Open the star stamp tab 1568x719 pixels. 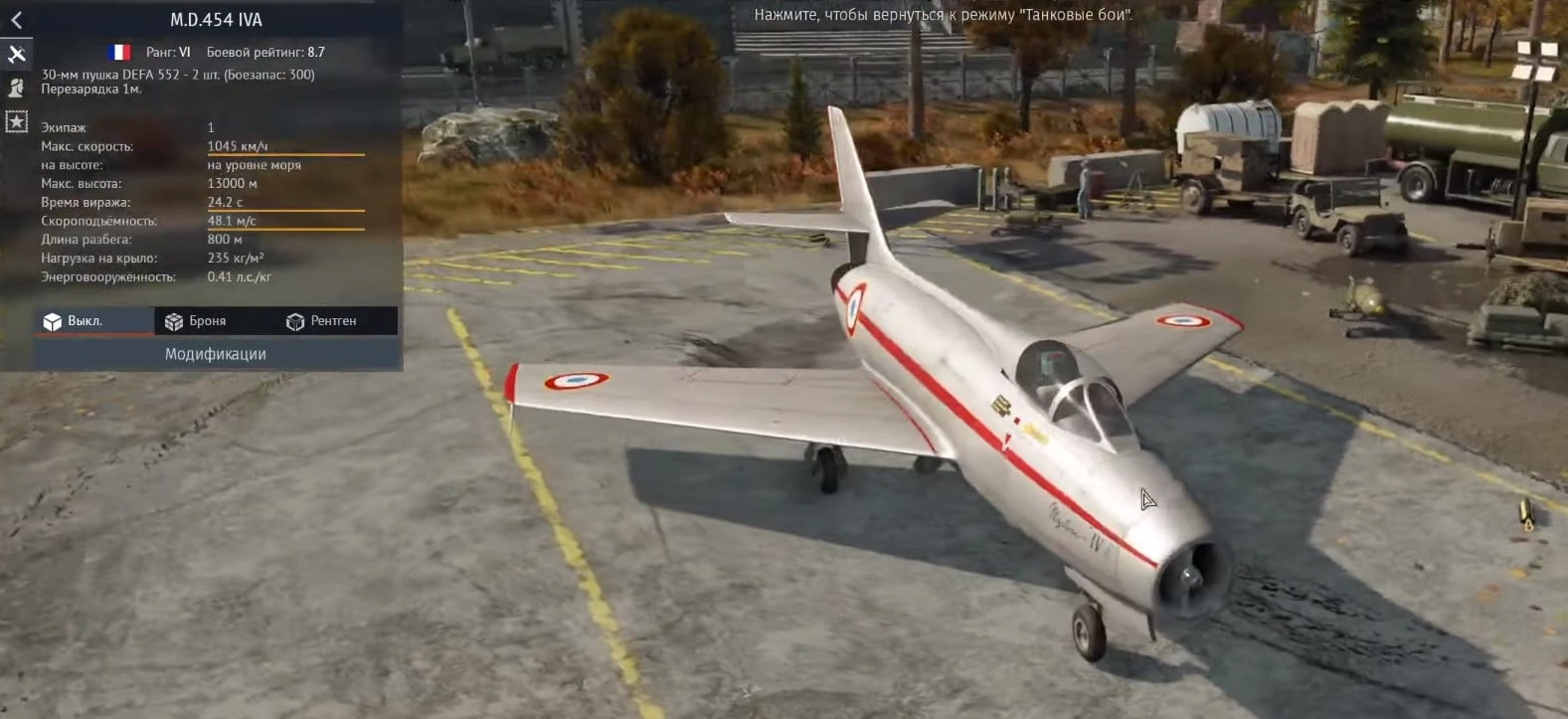coord(16,121)
